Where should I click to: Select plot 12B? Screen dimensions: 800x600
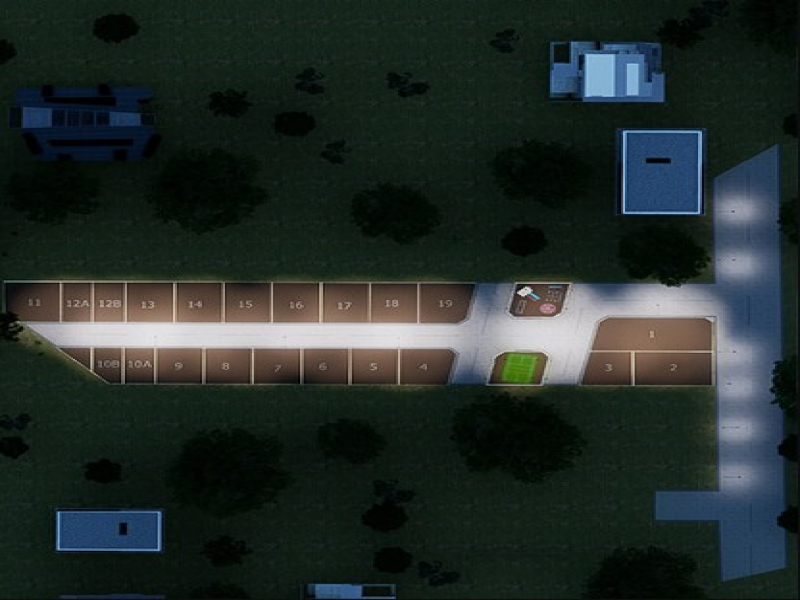click(110, 303)
